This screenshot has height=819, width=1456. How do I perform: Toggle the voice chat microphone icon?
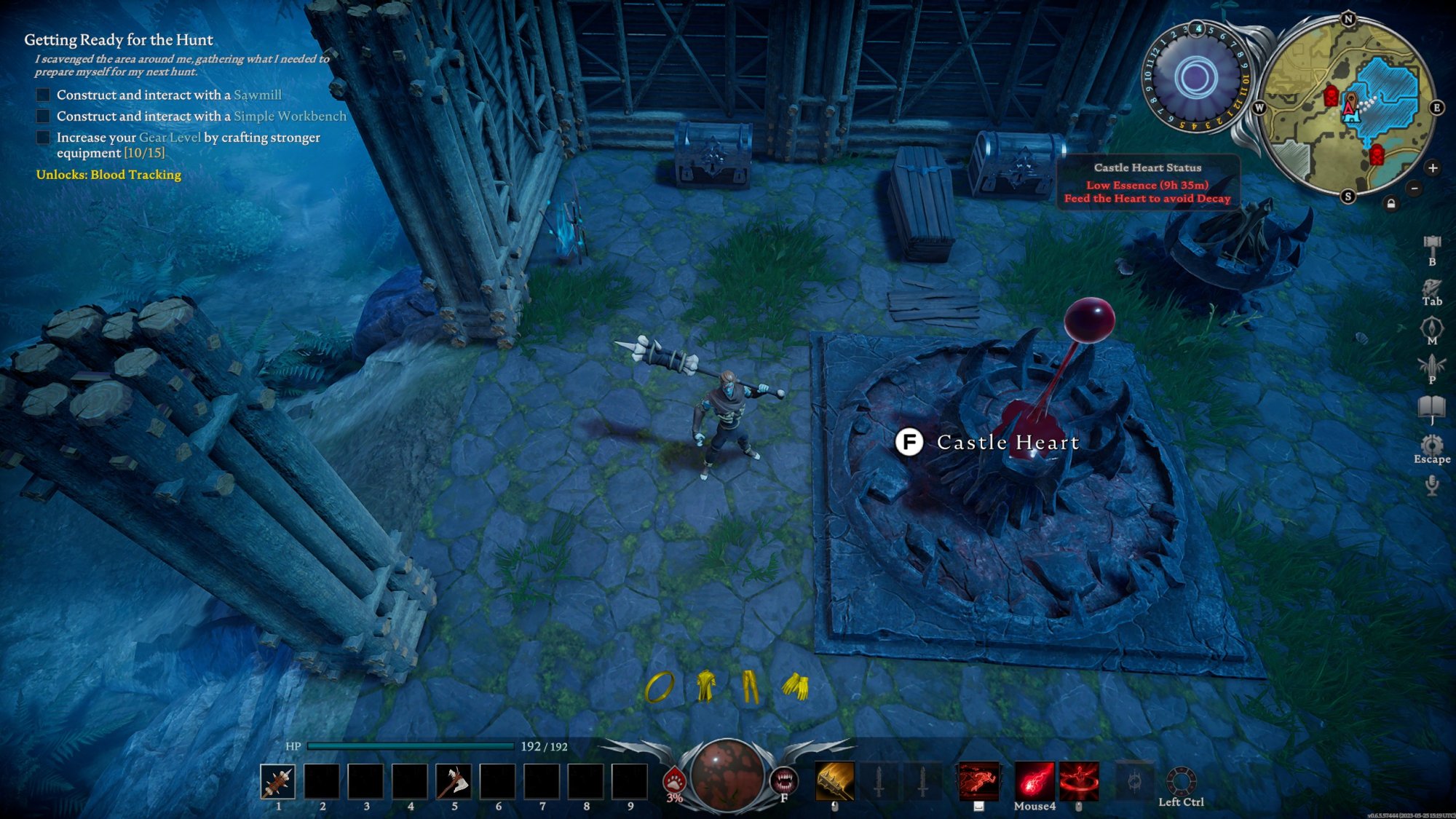pyautogui.click(x=1432, y=485)
